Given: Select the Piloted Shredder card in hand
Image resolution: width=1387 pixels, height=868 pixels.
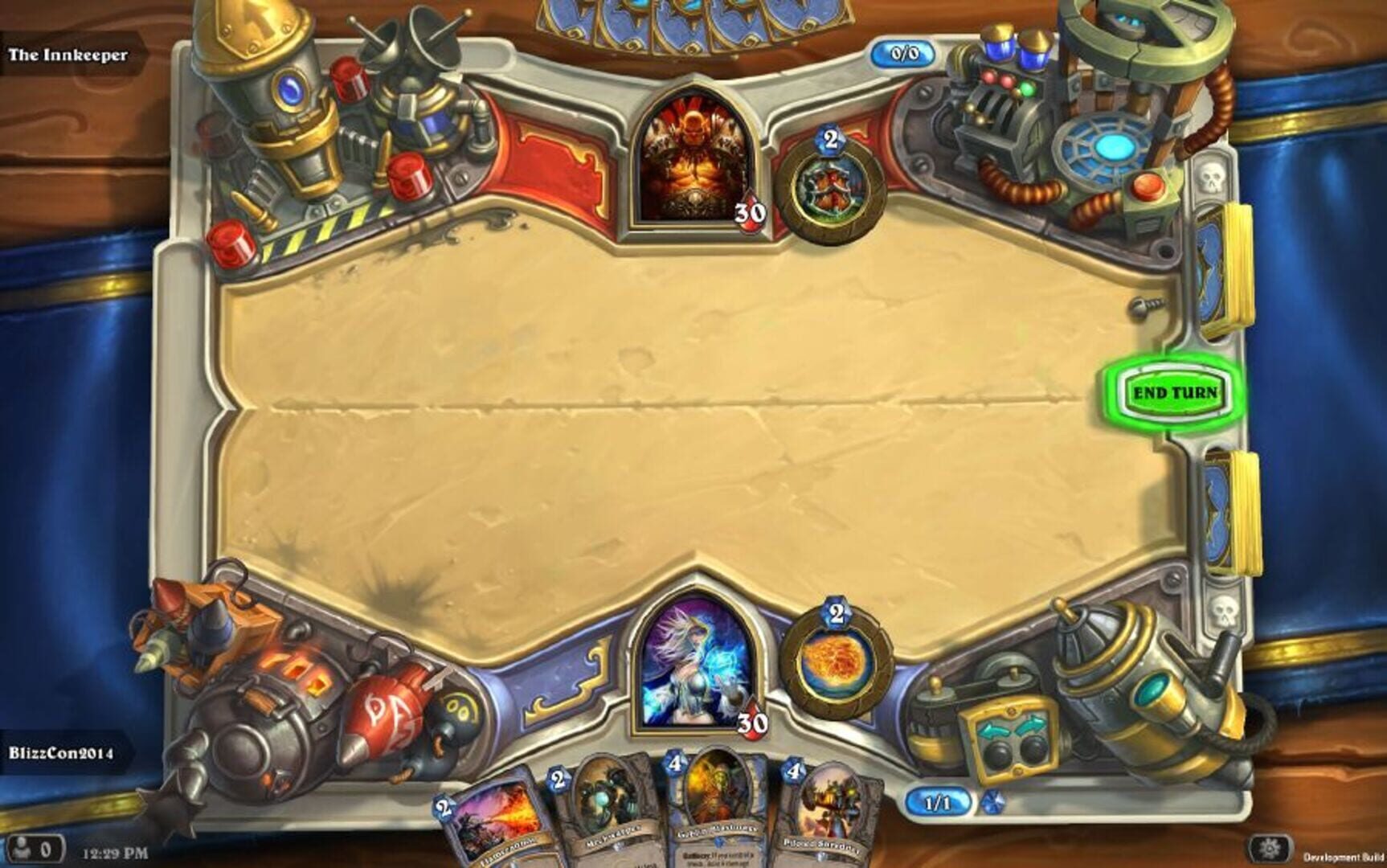Looking at the screenshot, I should tap(826, 812).
